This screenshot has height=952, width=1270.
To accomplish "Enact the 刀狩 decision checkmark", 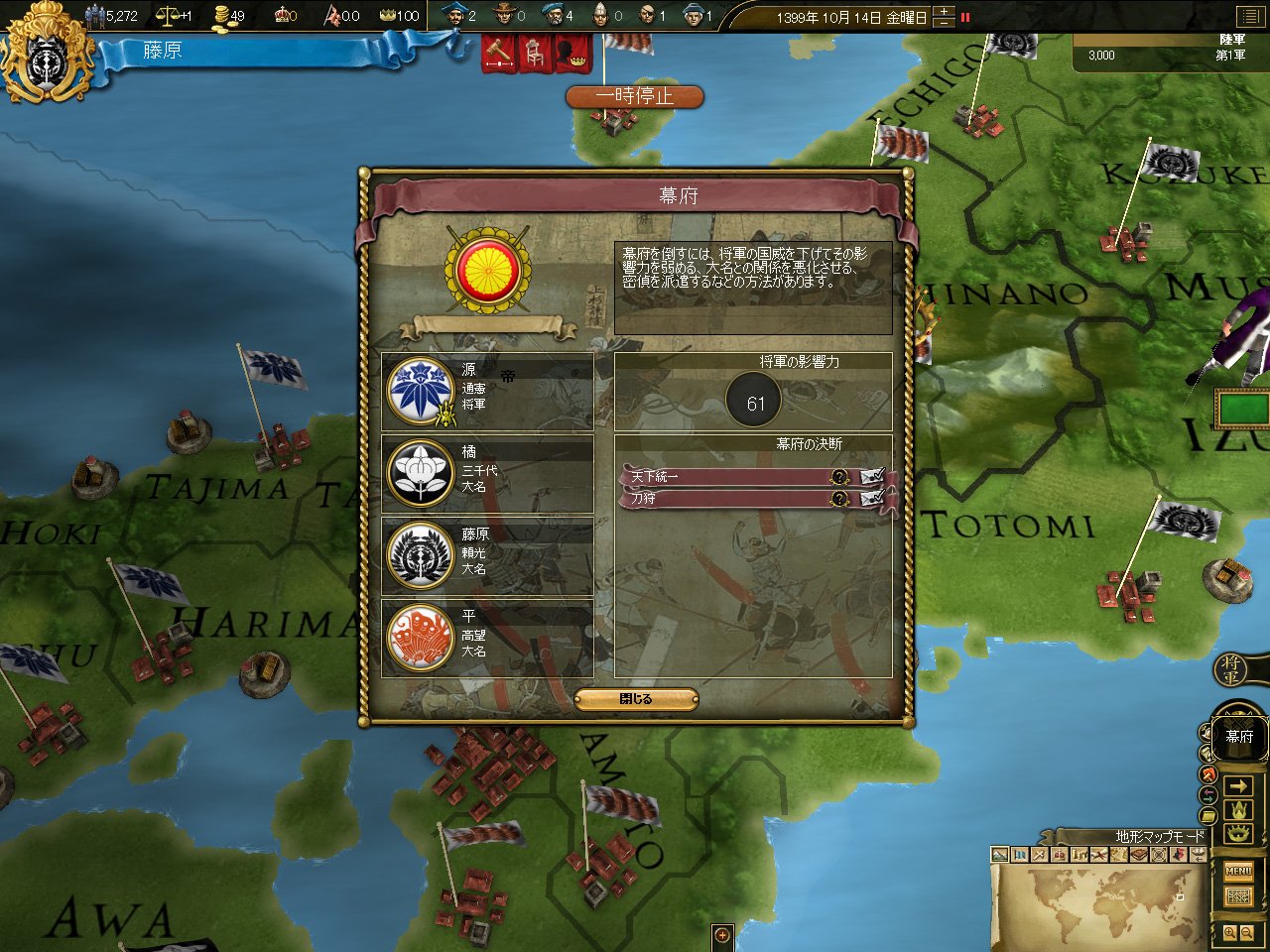I will click(x=872, y=498).
